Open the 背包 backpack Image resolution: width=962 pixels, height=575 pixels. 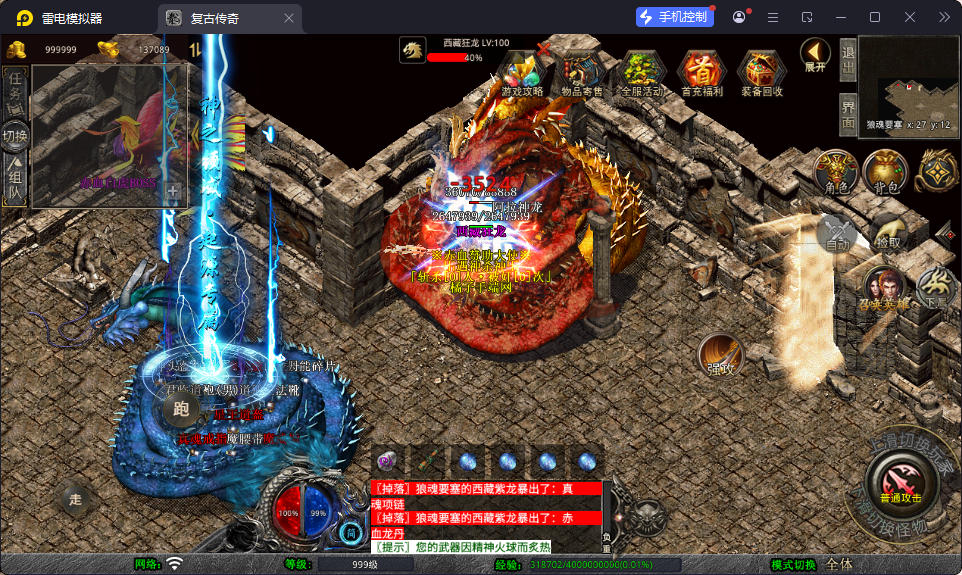pyautogui.click(x=885, y=174)
